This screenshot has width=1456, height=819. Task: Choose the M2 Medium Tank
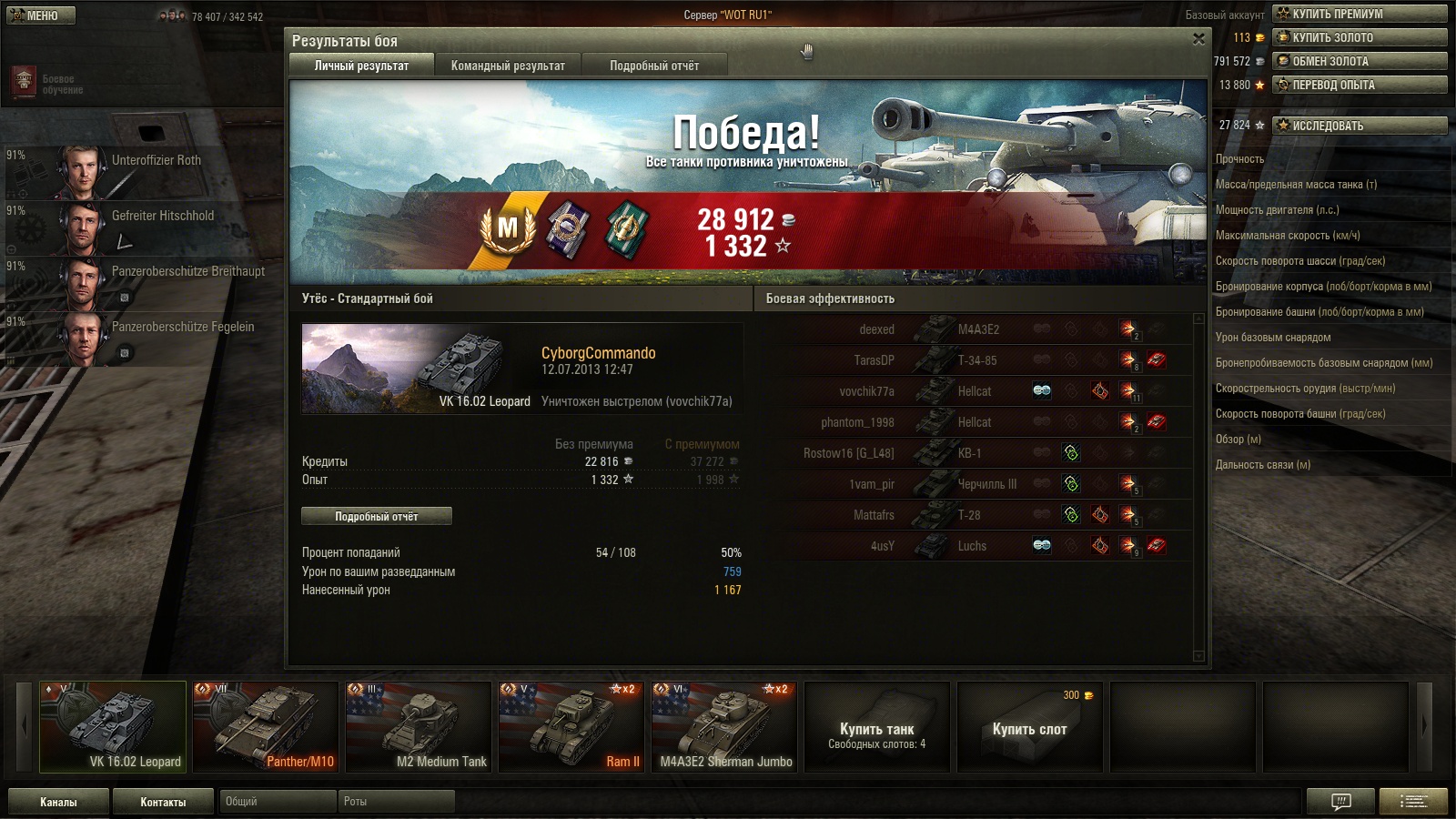[419, 727]
